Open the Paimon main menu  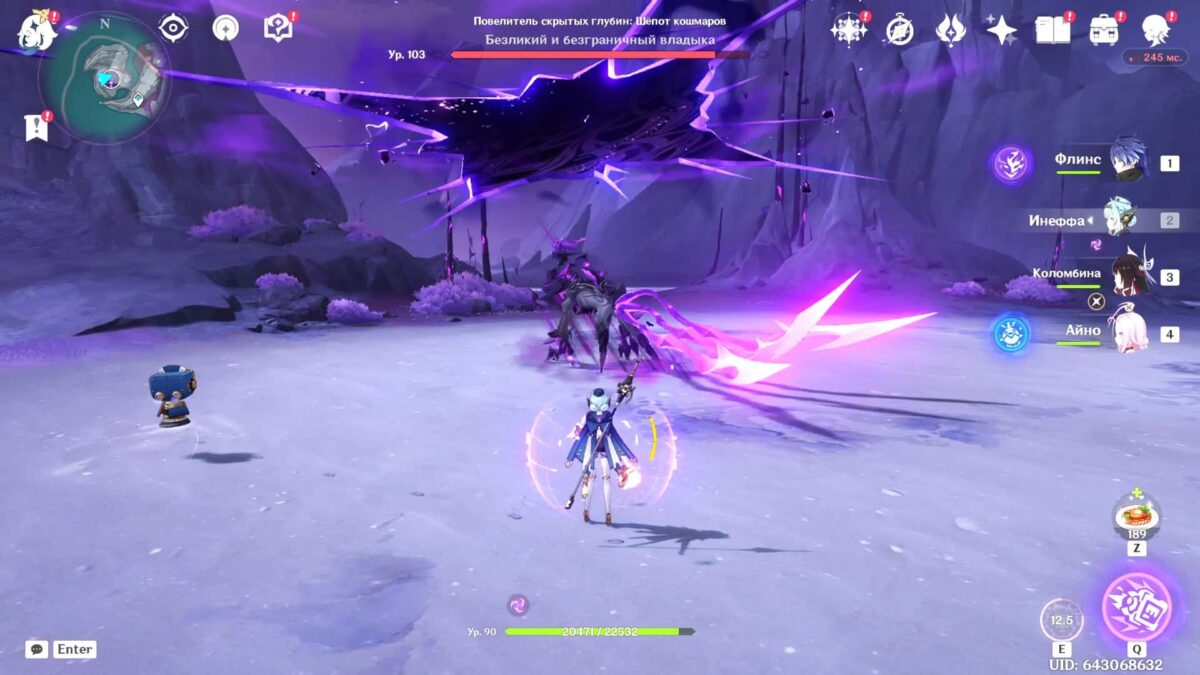tap(37, 32)
